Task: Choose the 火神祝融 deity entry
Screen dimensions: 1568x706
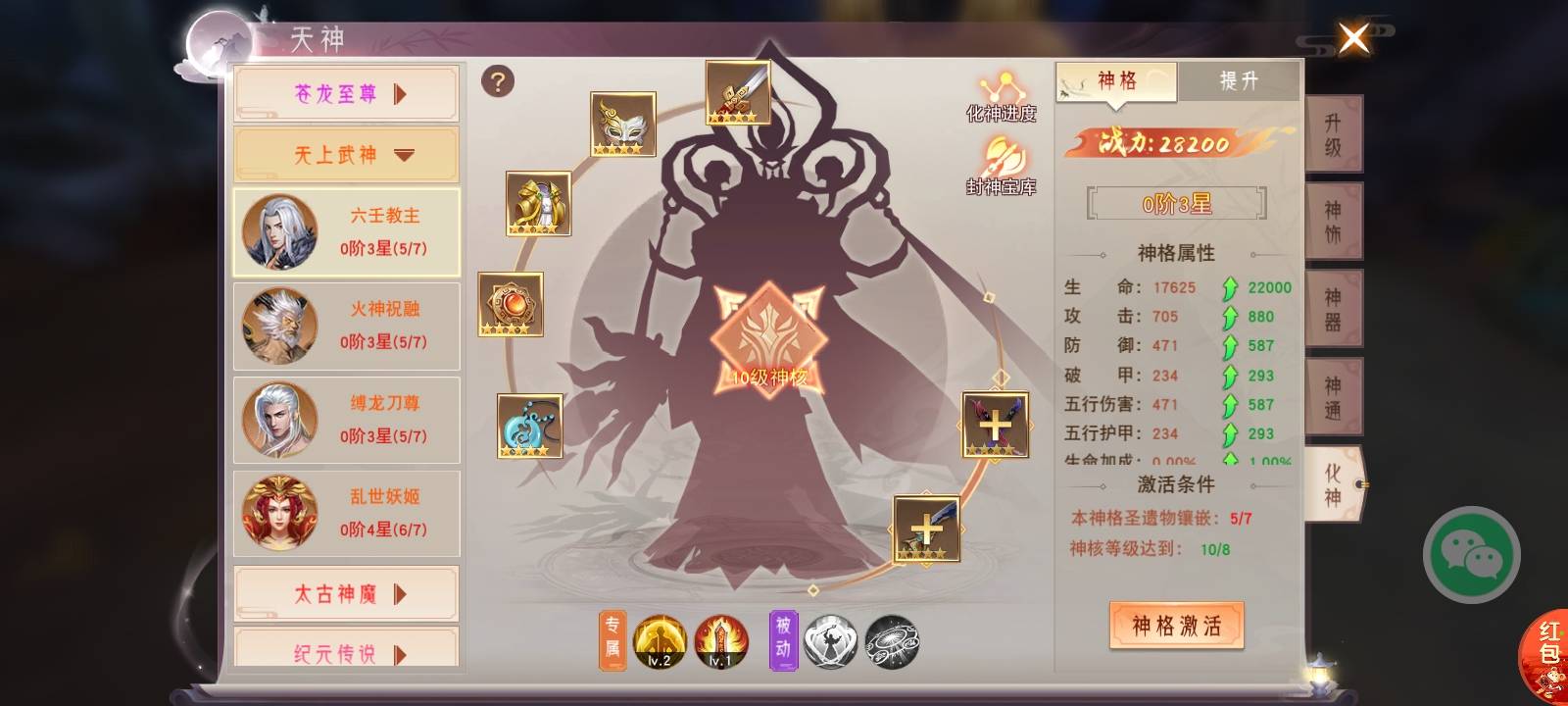Action: click(346, 326)
